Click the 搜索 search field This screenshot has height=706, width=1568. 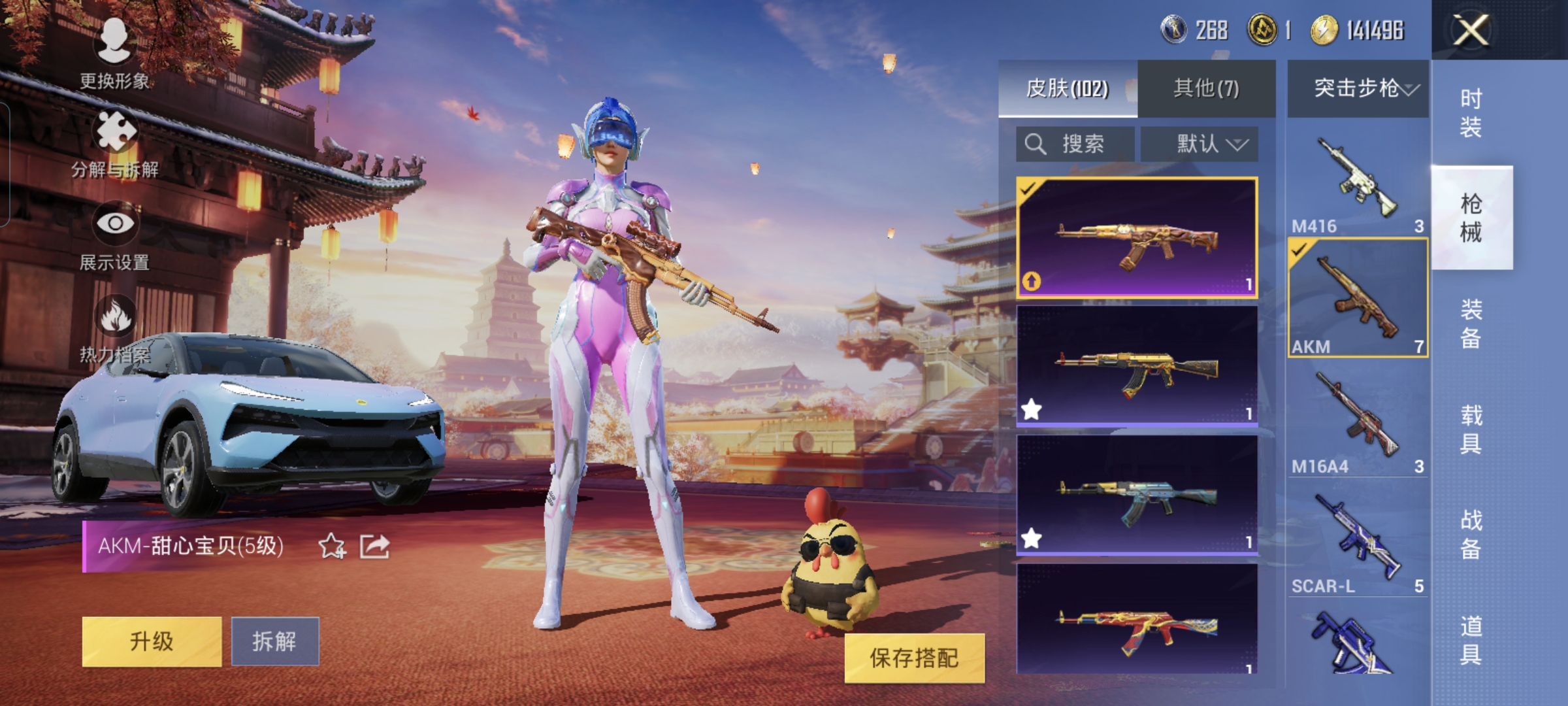[1075, 144]
